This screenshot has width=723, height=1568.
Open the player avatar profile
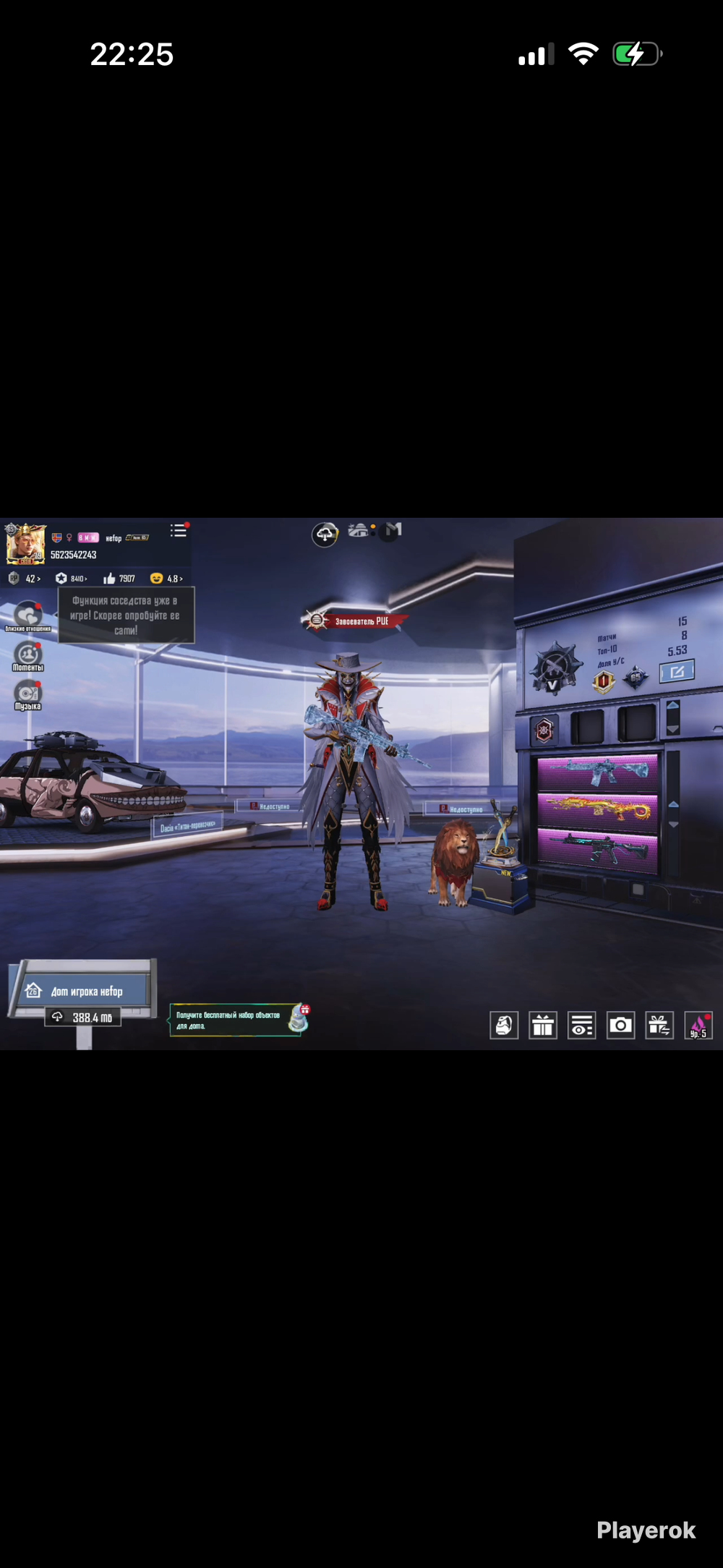pyautogui.click(x=25, y=545)
